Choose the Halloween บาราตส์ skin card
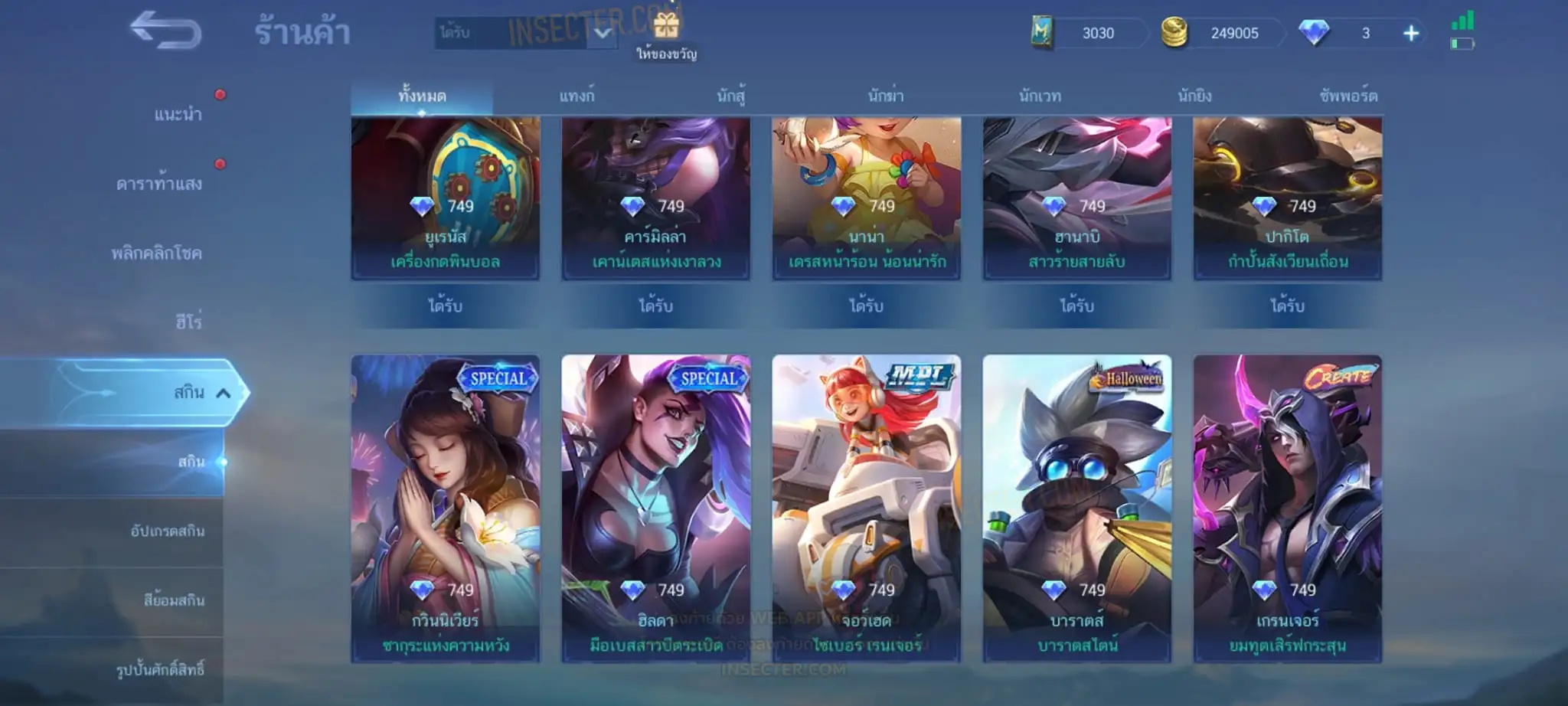Screen dimensions: 1568x706 (1076, 508)
